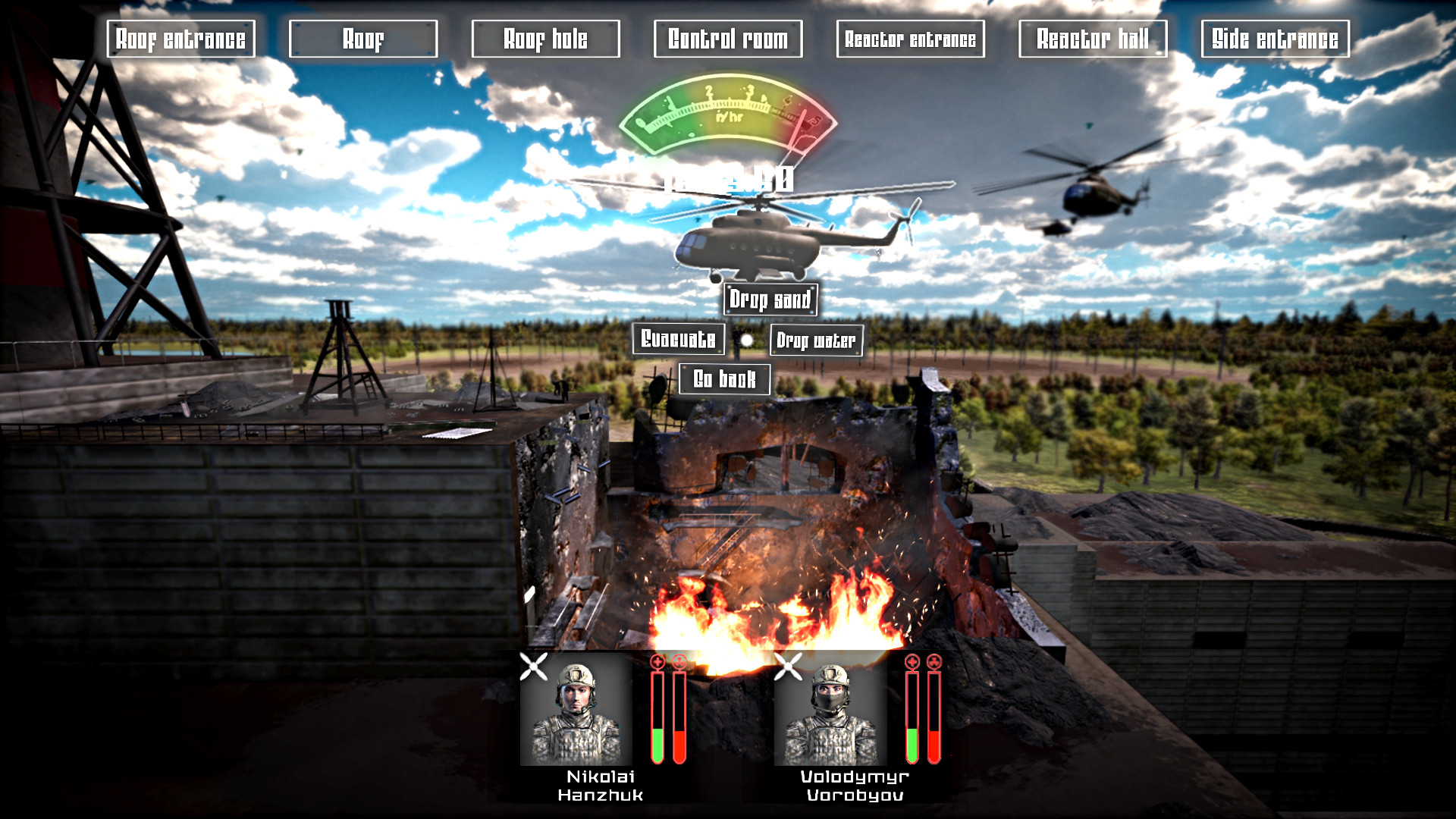1456x819 pixels.
Task: Select the radiation symbol above Volodymyr's dose bar
Action: [934, 661]
